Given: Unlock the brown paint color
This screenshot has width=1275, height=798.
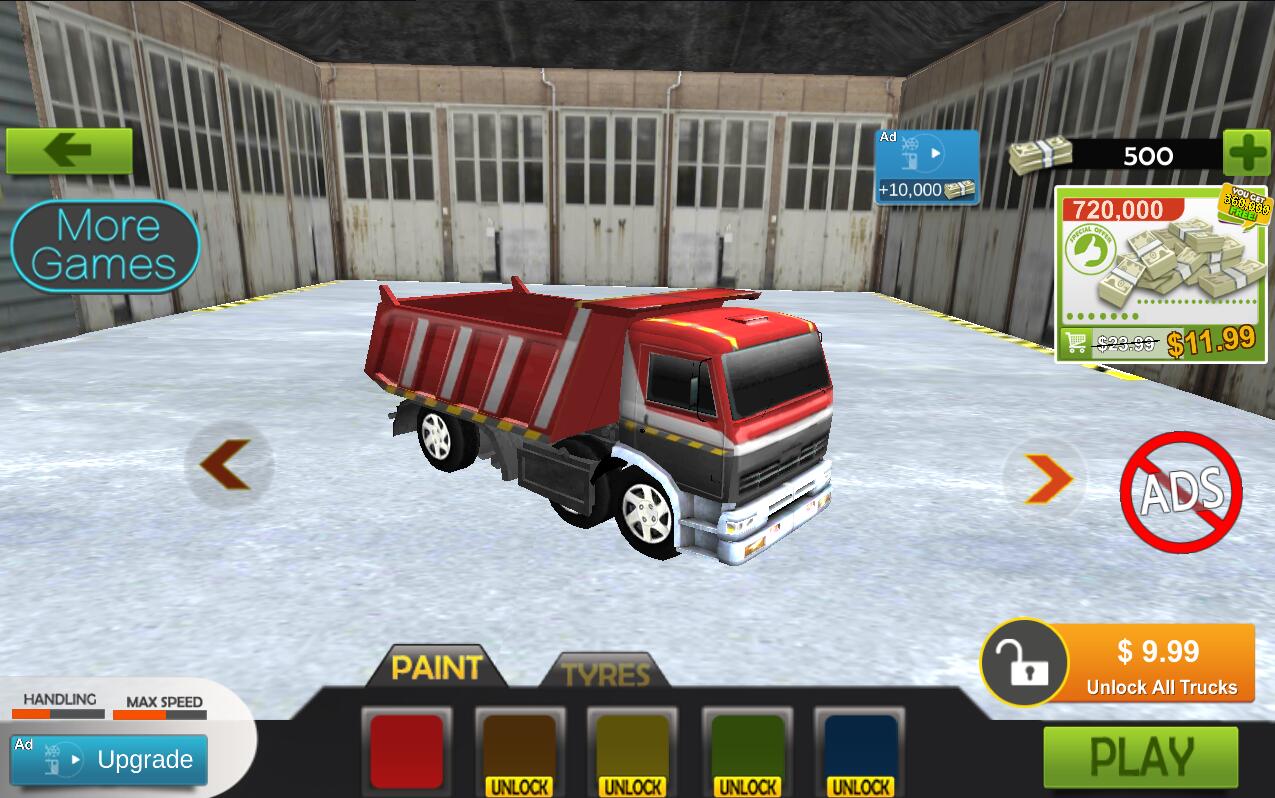Looking at the screenshot, I should pyautogui.click(x=520, y=754).
